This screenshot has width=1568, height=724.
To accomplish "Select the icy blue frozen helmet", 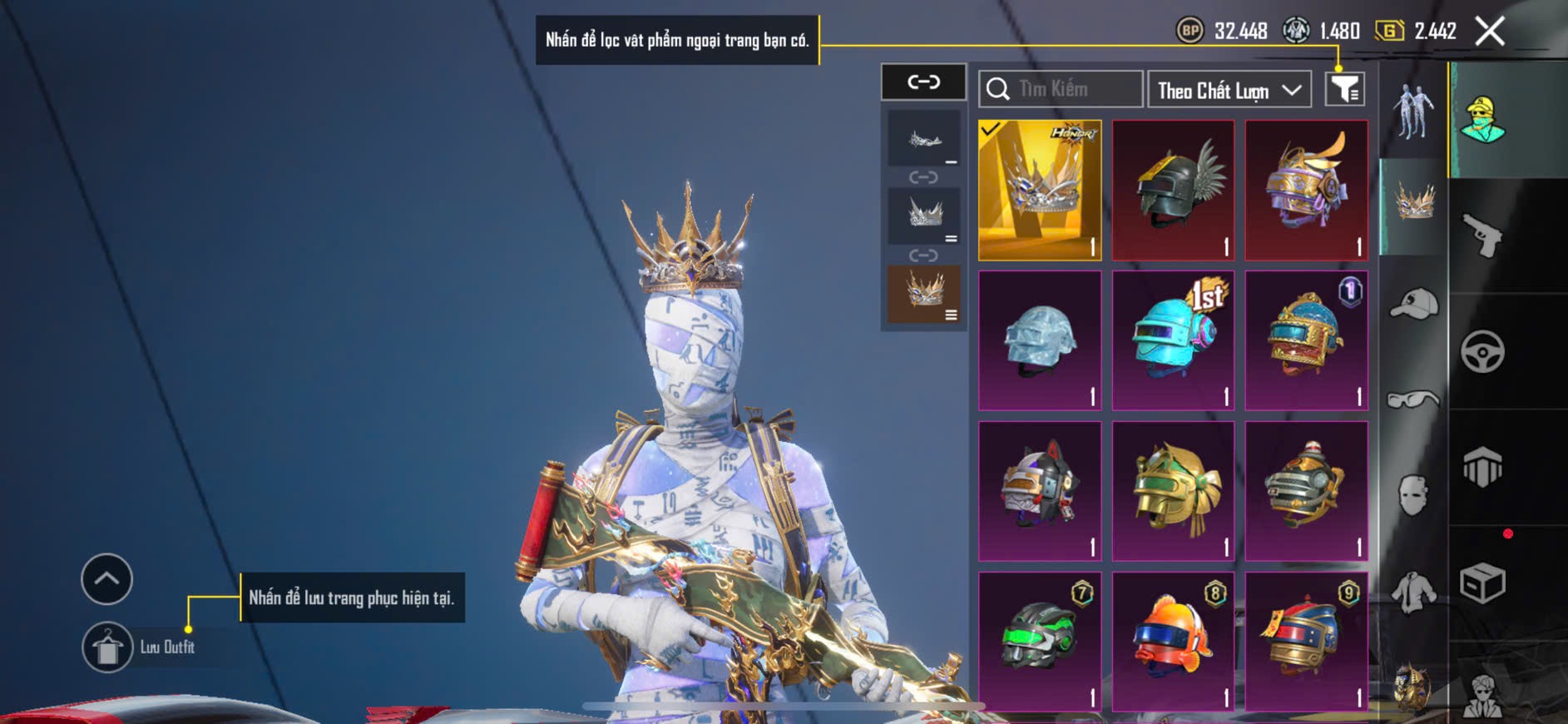I will click(x=1040, y=340).
